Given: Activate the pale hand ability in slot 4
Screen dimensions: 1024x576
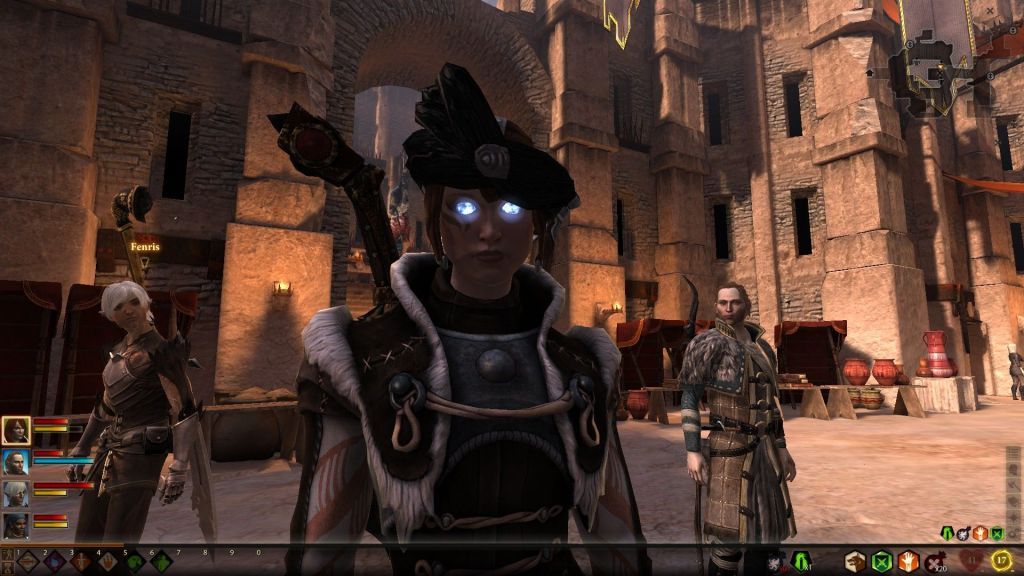Looking at the screenshot, I should [107, 562].
